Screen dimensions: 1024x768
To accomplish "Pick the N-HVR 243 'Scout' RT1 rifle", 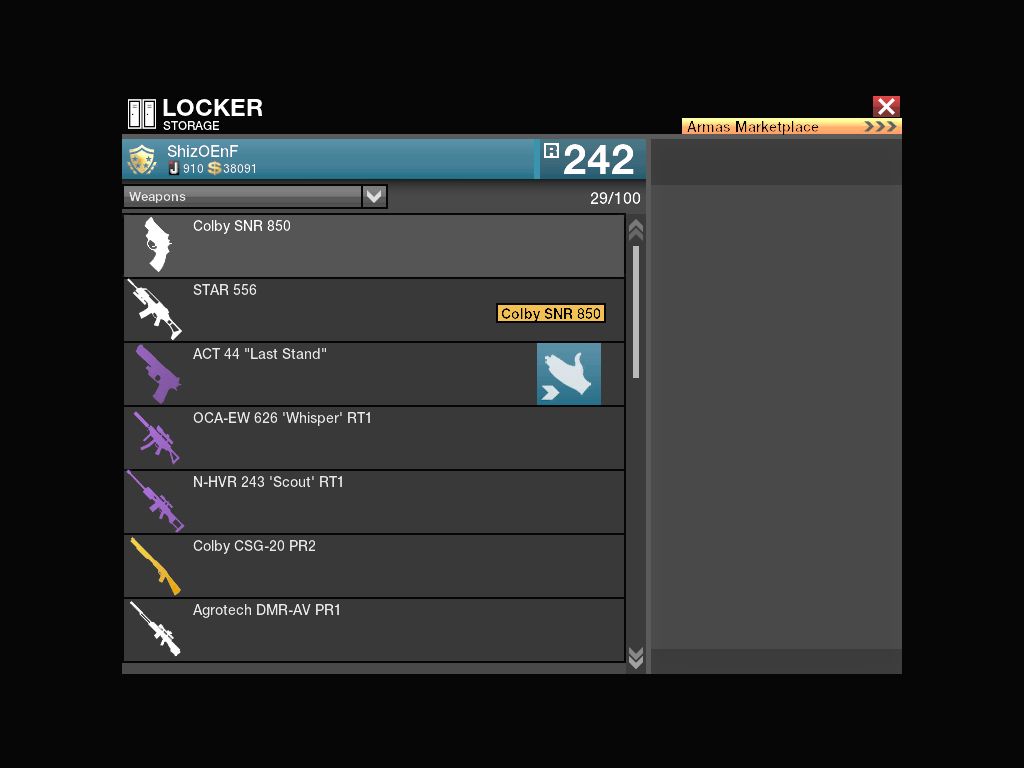I will pyautogui.click(x=373, y=502).
